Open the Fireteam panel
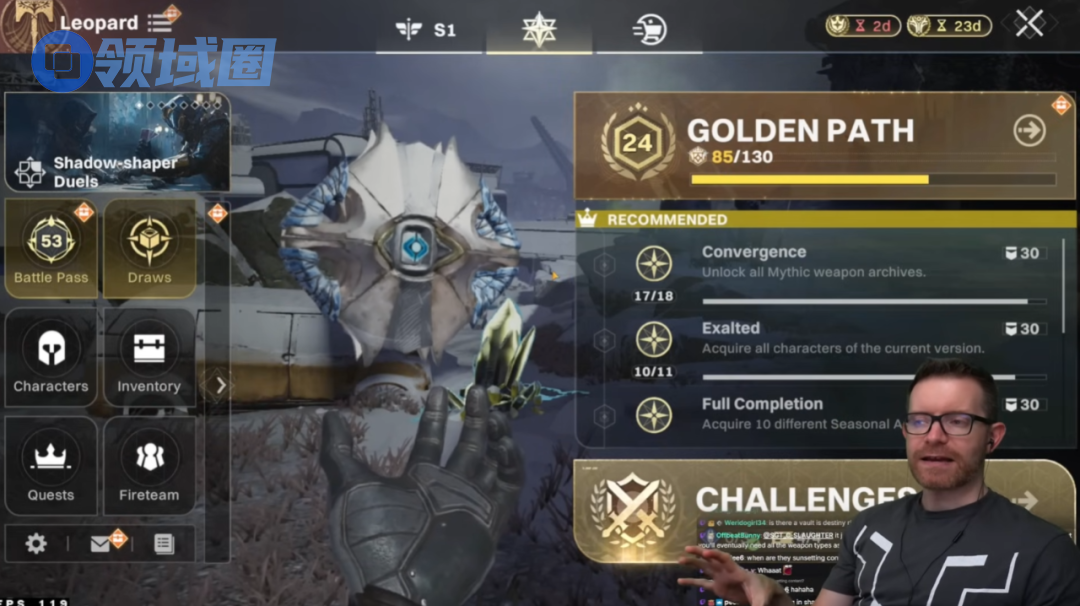Image resolution: width=1080 pixels, height=606 pixels. (149, 465)
